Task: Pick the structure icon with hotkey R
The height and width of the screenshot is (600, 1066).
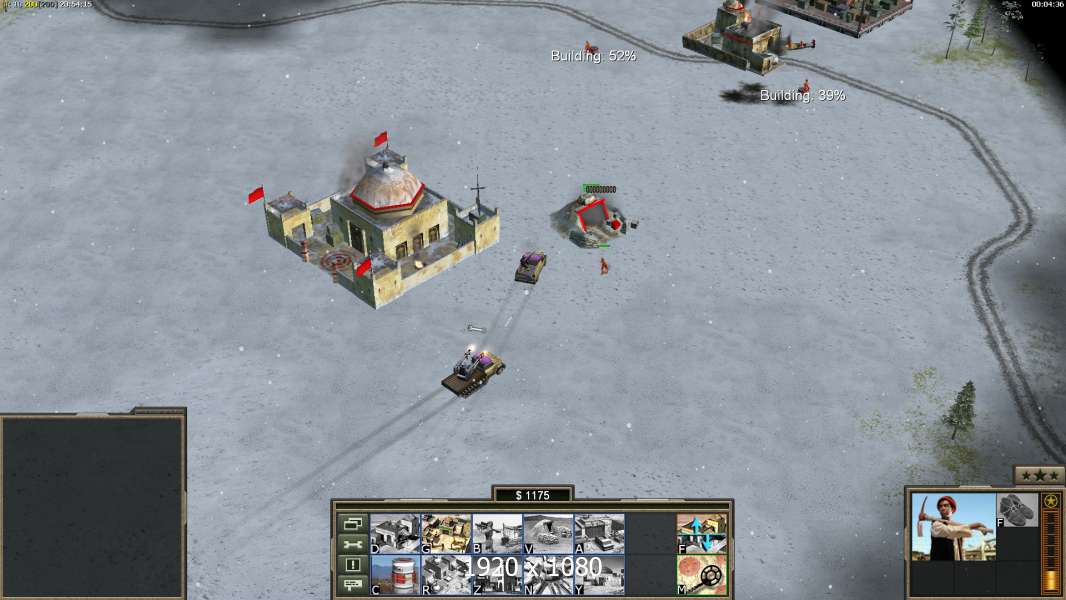Action: 446,574
